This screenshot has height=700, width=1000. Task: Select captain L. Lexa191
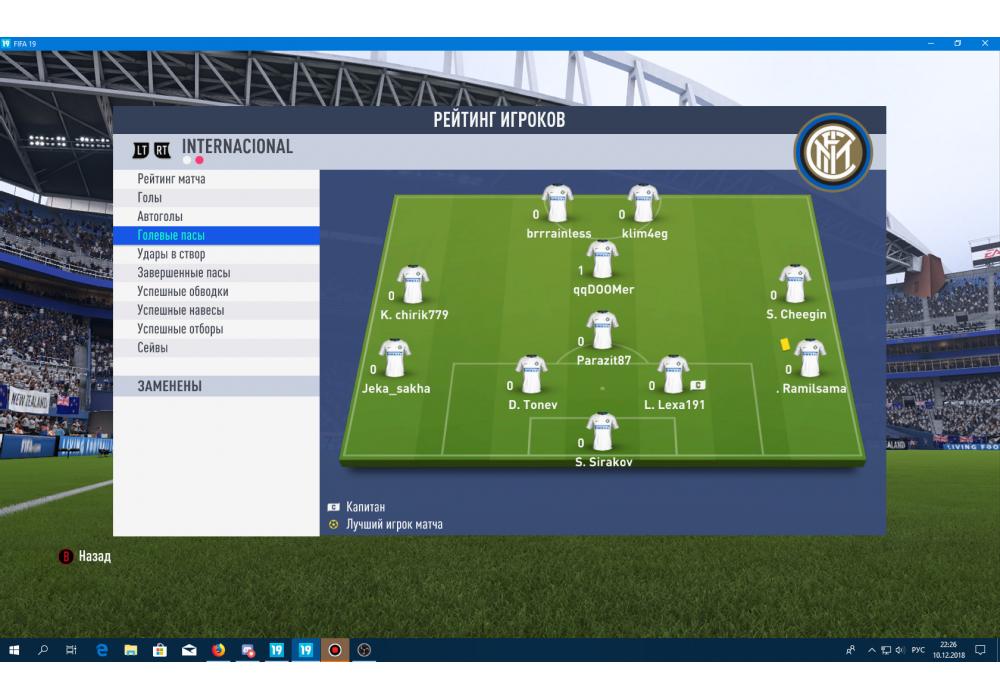tap(674, 375)
